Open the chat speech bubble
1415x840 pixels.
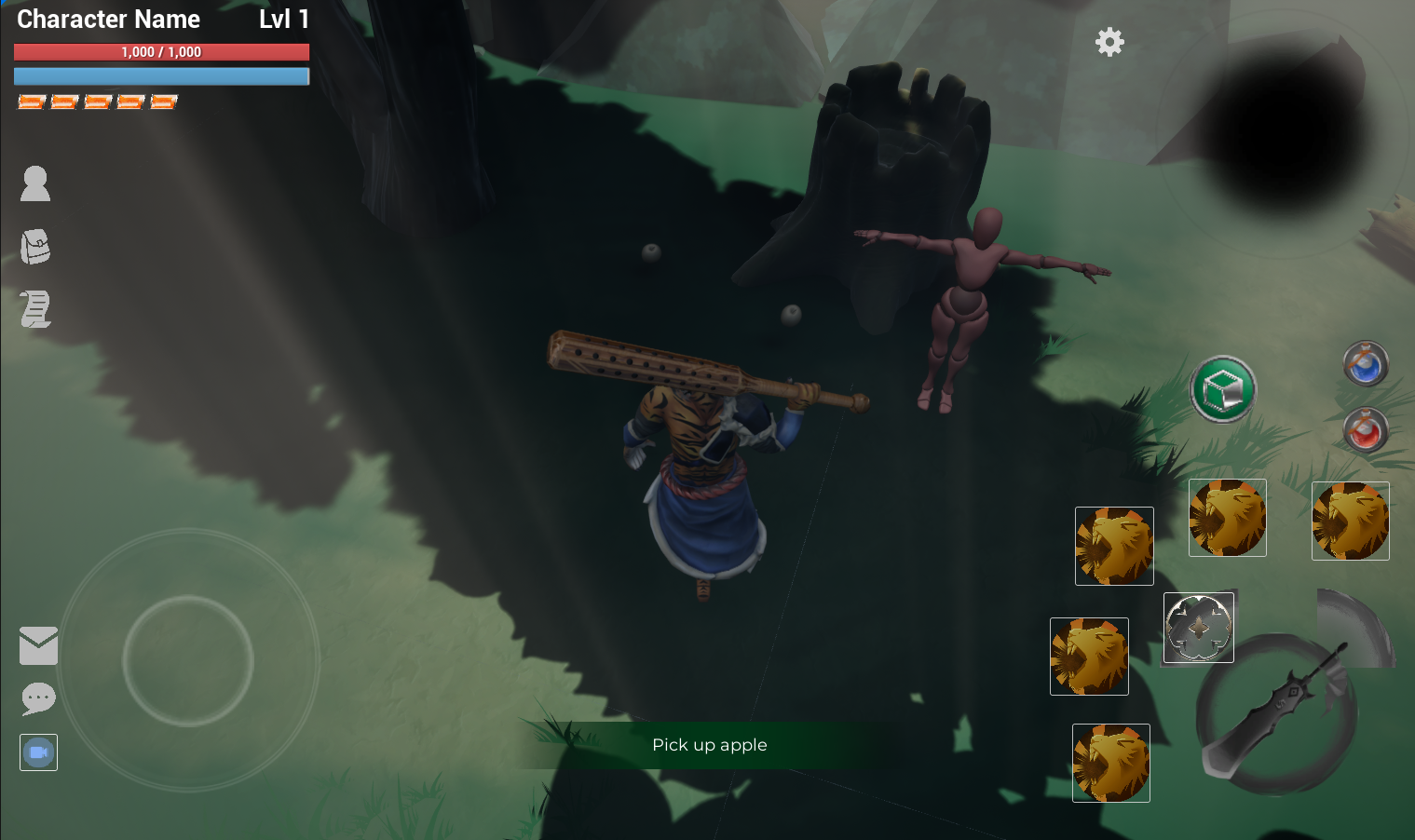(38, 698)
